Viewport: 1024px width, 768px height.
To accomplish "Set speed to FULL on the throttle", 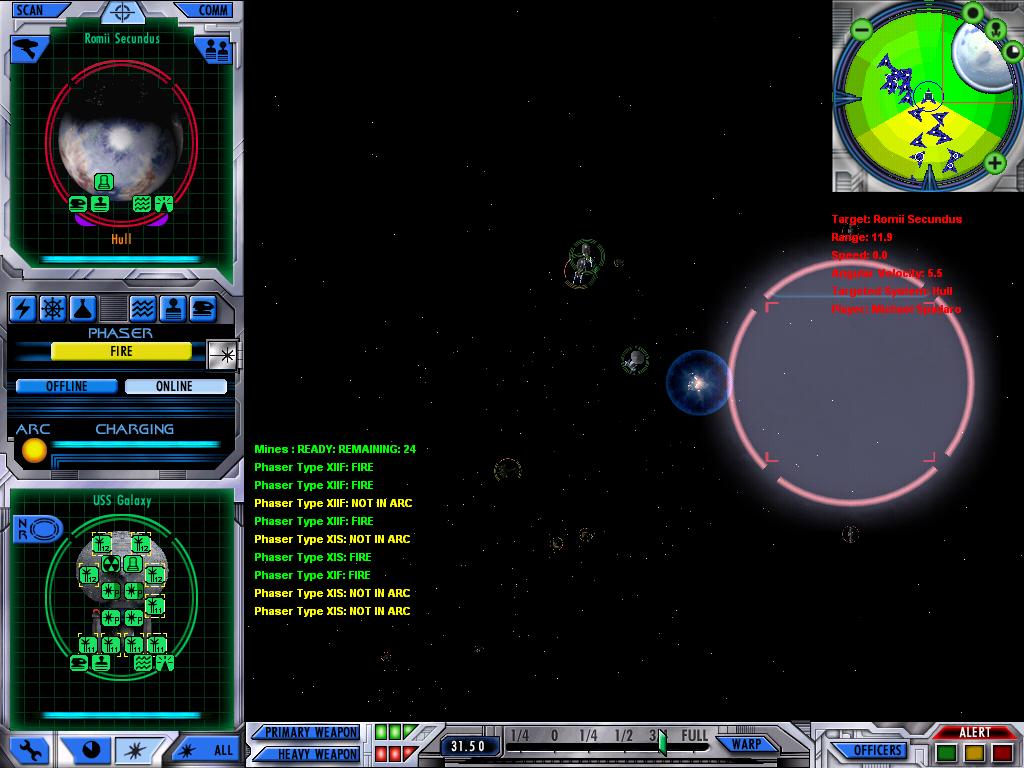I will [694, 736].
